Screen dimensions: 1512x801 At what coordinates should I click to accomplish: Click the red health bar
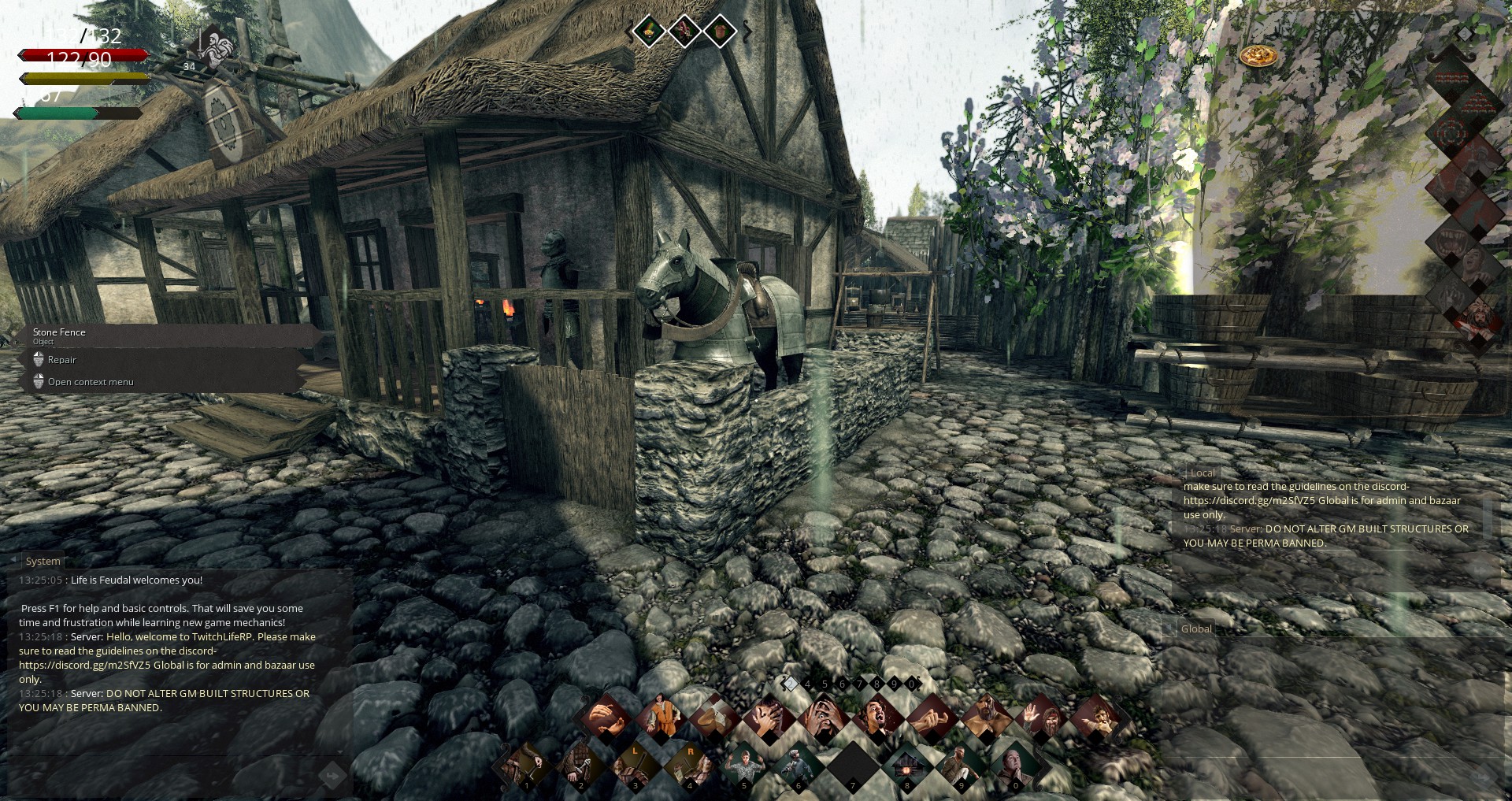click(83, 55)
